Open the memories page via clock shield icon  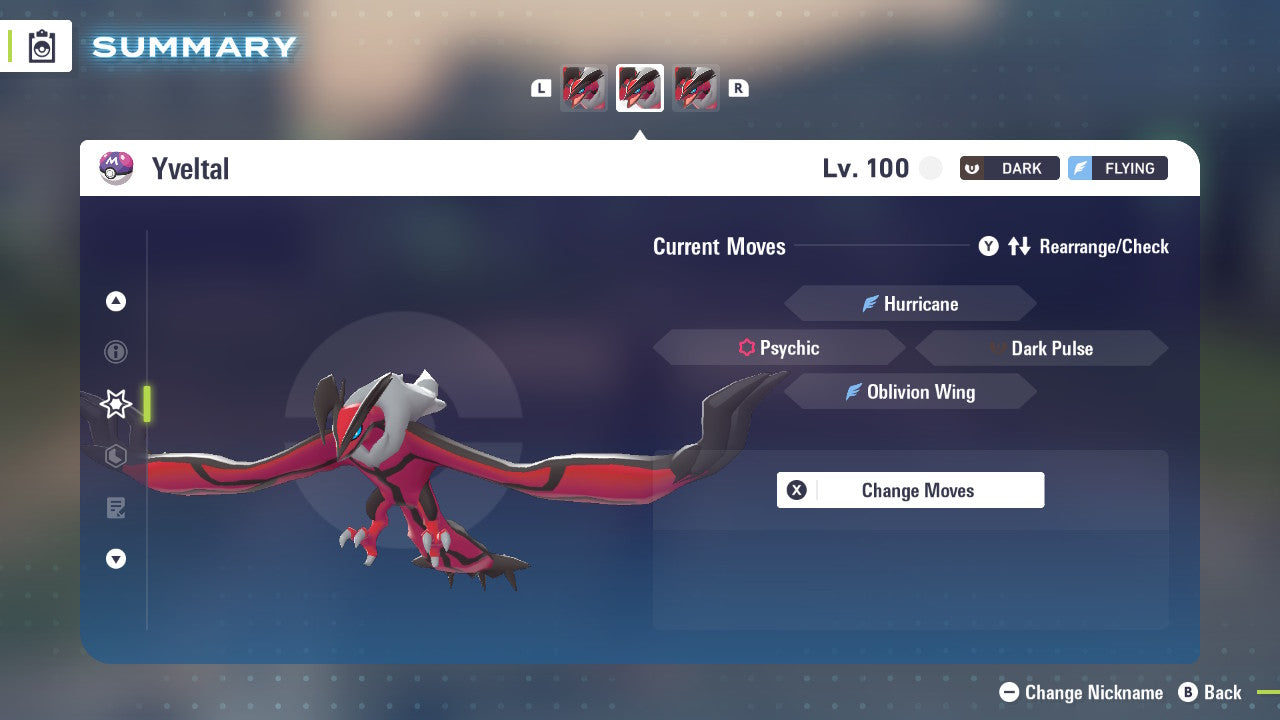click(x=115, y=455)
